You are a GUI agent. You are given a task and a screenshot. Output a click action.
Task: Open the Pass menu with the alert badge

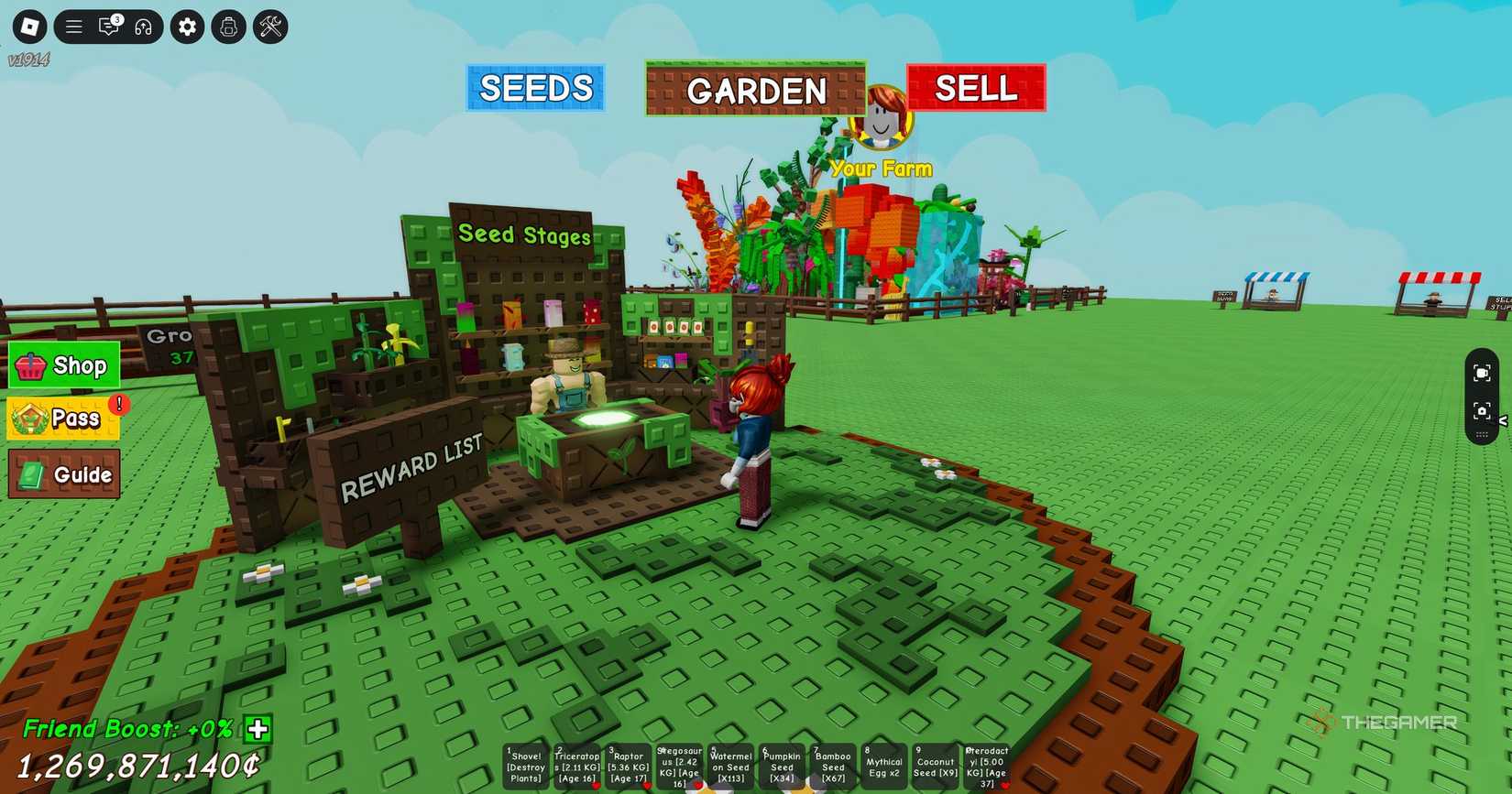click(x=62, y=419)
